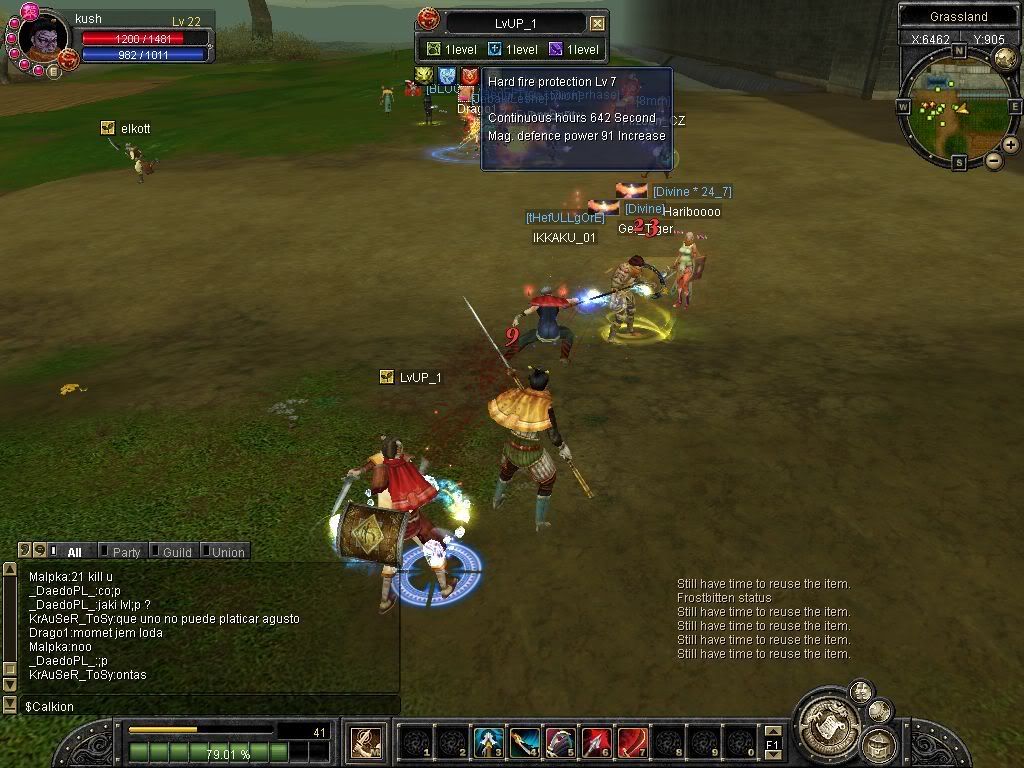Open the Guild chat tab
Viewport: 1024px width, 768px height.
pyautogui.click(x=176, y=551)
